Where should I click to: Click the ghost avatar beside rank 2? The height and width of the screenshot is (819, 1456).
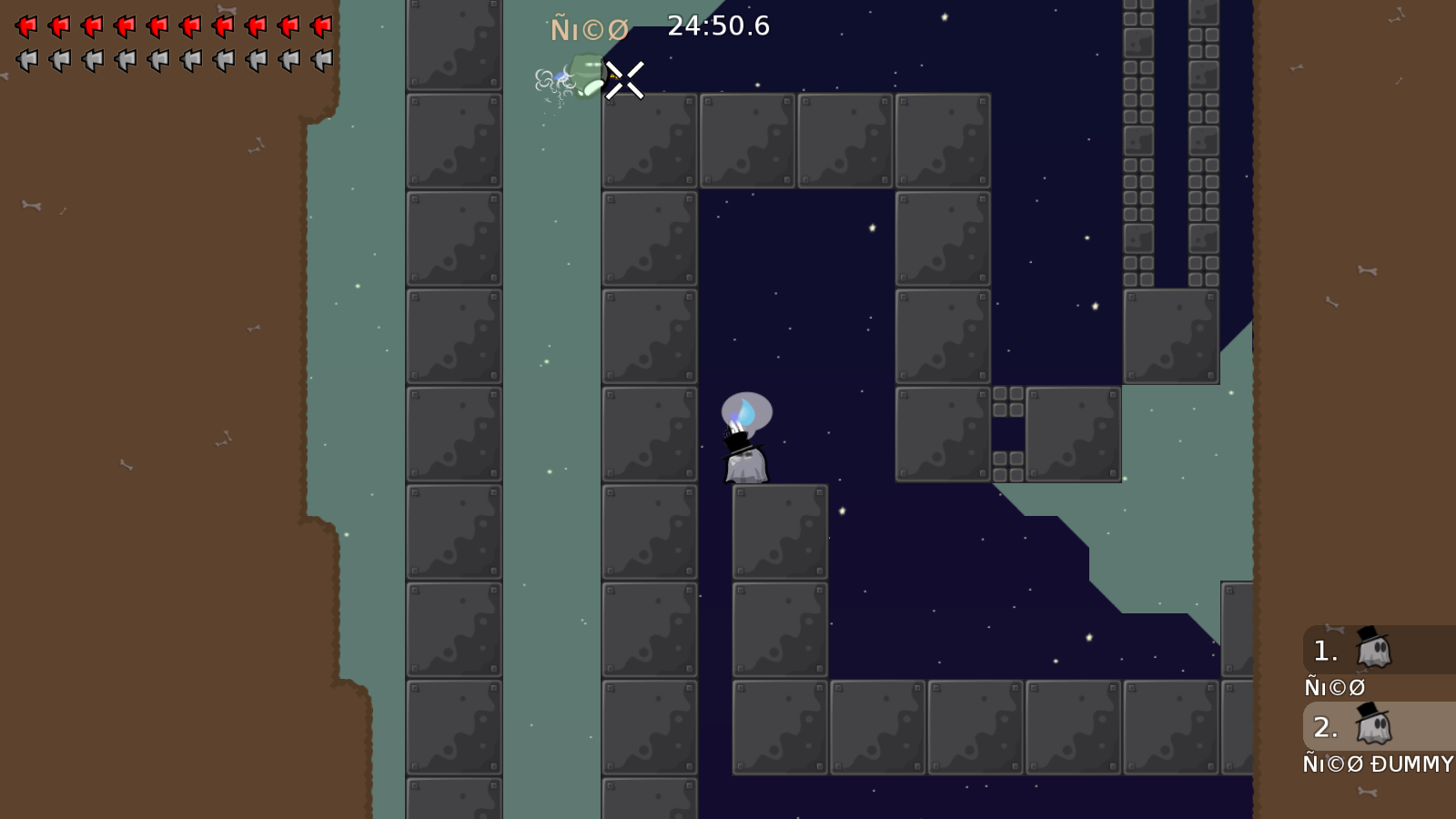coord(1372,727)
